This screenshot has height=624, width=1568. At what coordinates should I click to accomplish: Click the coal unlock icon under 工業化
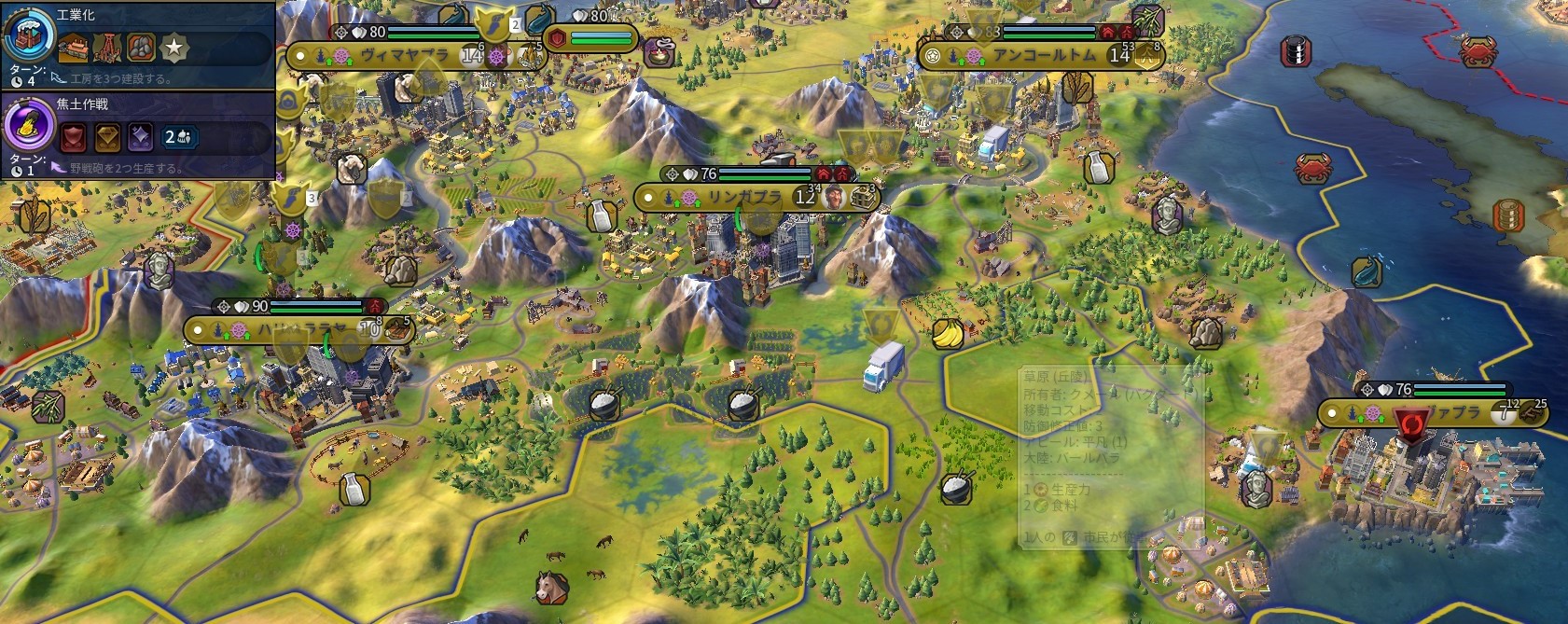tap(141, 47)
